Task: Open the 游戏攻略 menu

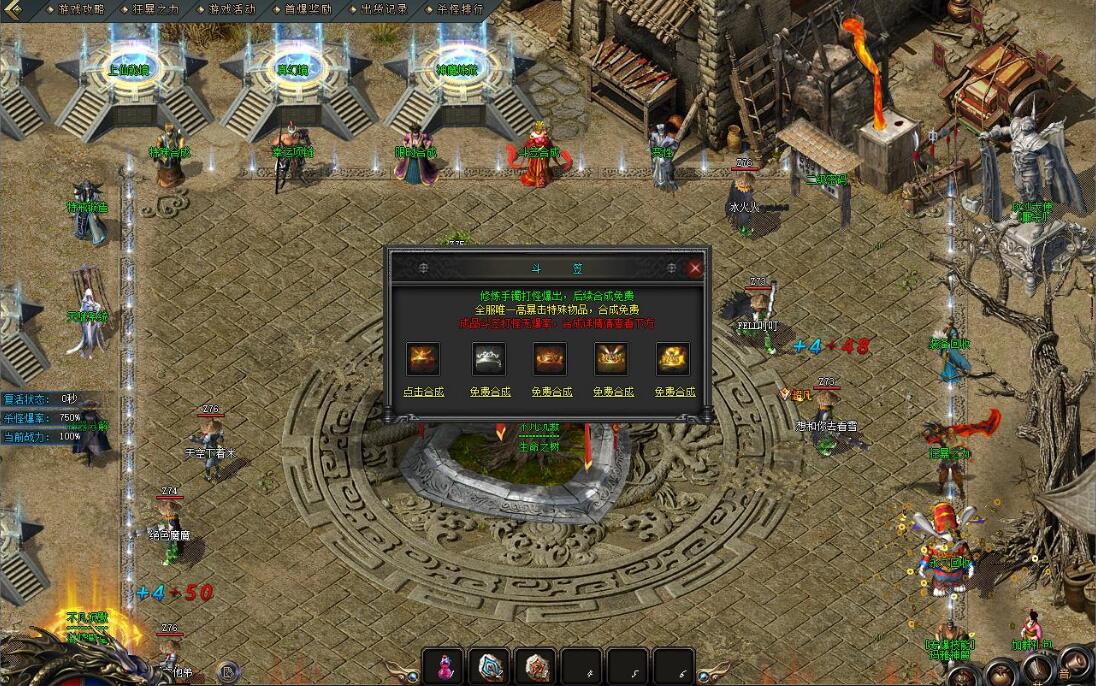Action: [81, 9]
